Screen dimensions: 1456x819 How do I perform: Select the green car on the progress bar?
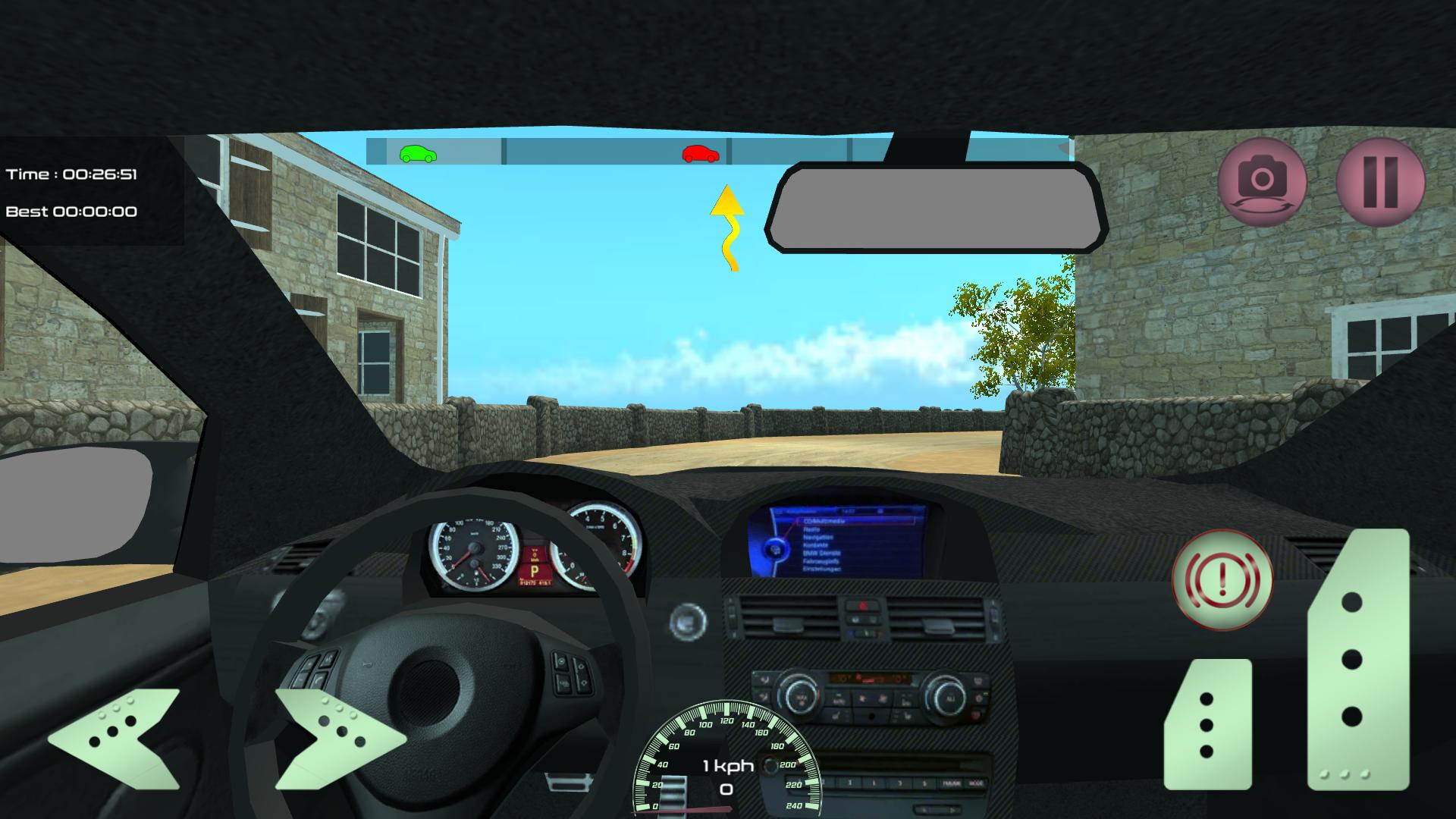(x=418, y=153)
